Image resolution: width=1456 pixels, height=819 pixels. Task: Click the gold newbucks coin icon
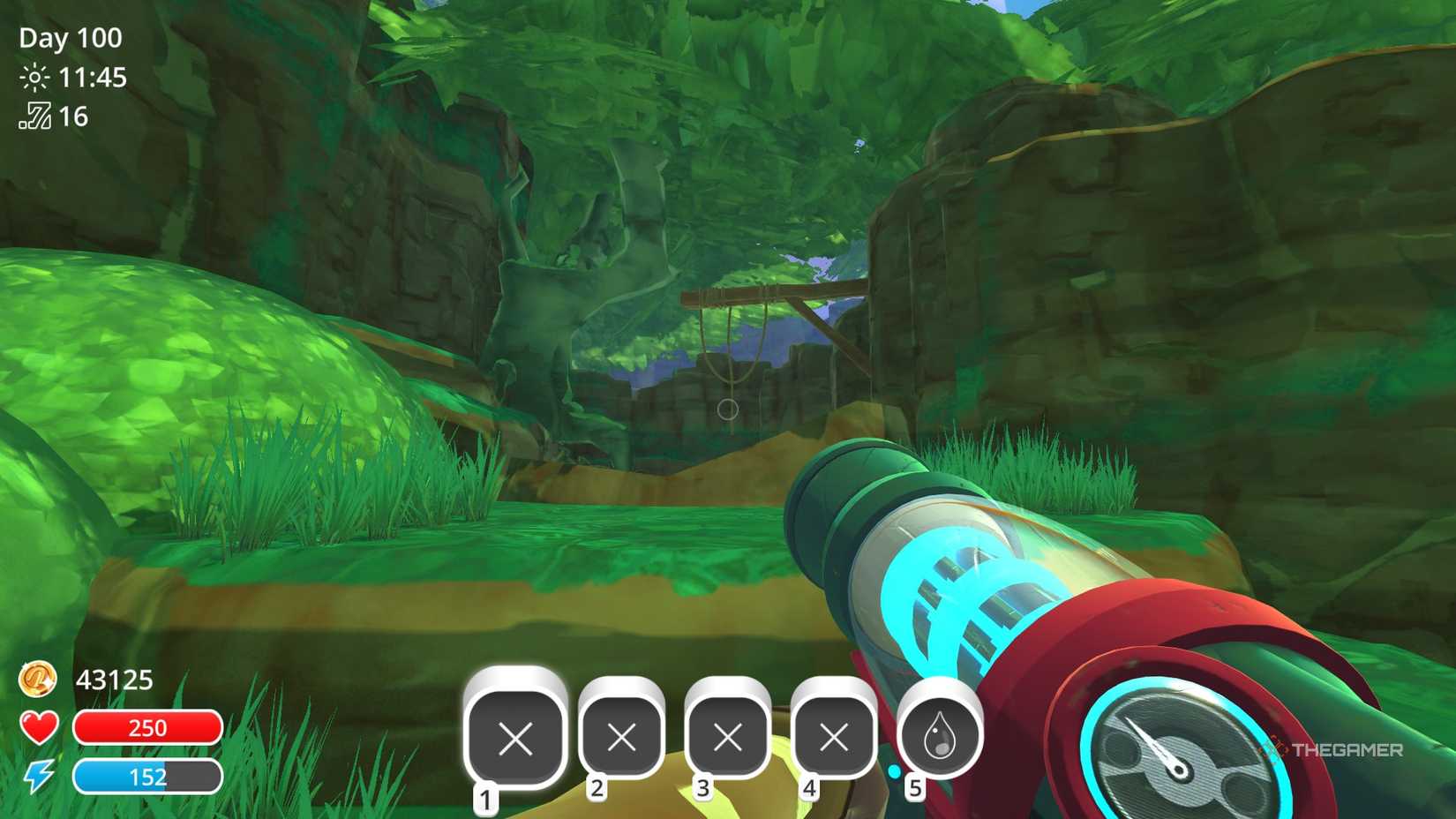pyautogui.click(x=37, y=680)
